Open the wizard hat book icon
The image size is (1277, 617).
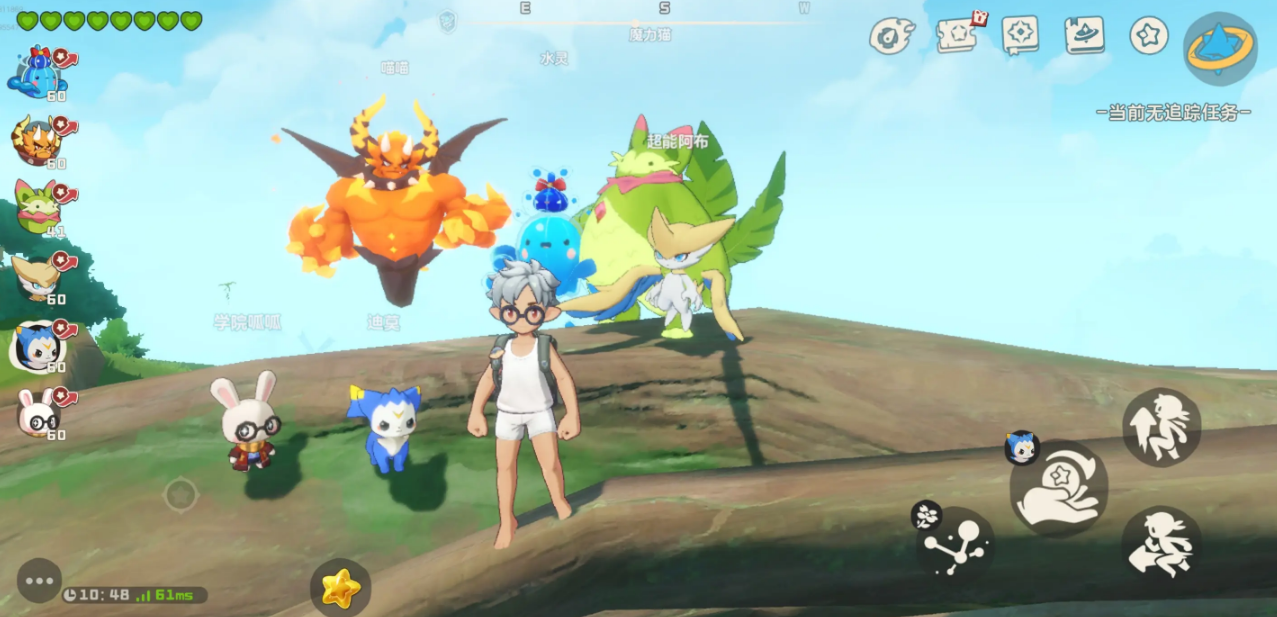[x=1084, y=35]
